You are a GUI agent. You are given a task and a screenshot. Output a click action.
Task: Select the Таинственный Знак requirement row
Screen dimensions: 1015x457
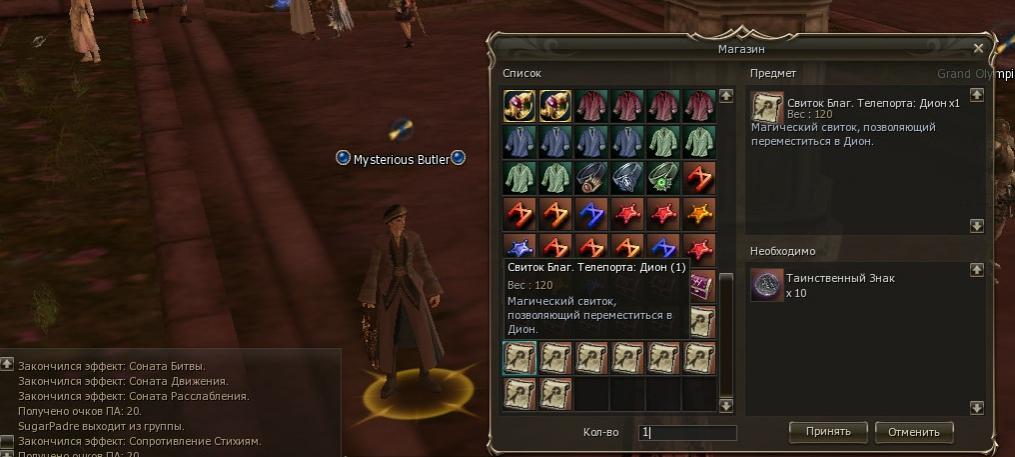pos(850,285)
